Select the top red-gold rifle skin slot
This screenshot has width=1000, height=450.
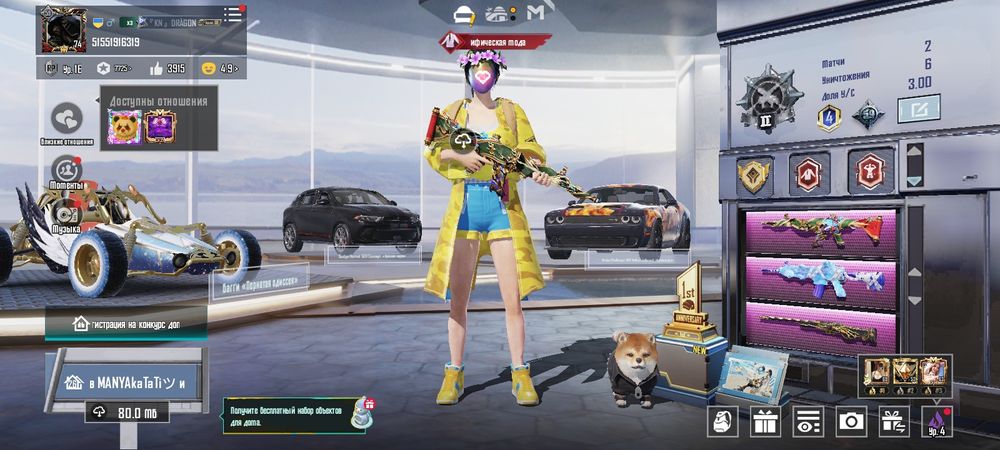(x=818, y=229)
